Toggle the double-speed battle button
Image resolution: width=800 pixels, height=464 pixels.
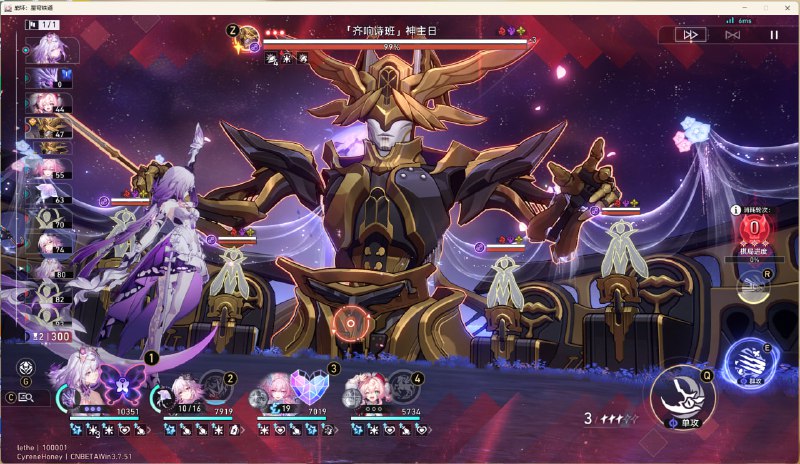[690, 34]
